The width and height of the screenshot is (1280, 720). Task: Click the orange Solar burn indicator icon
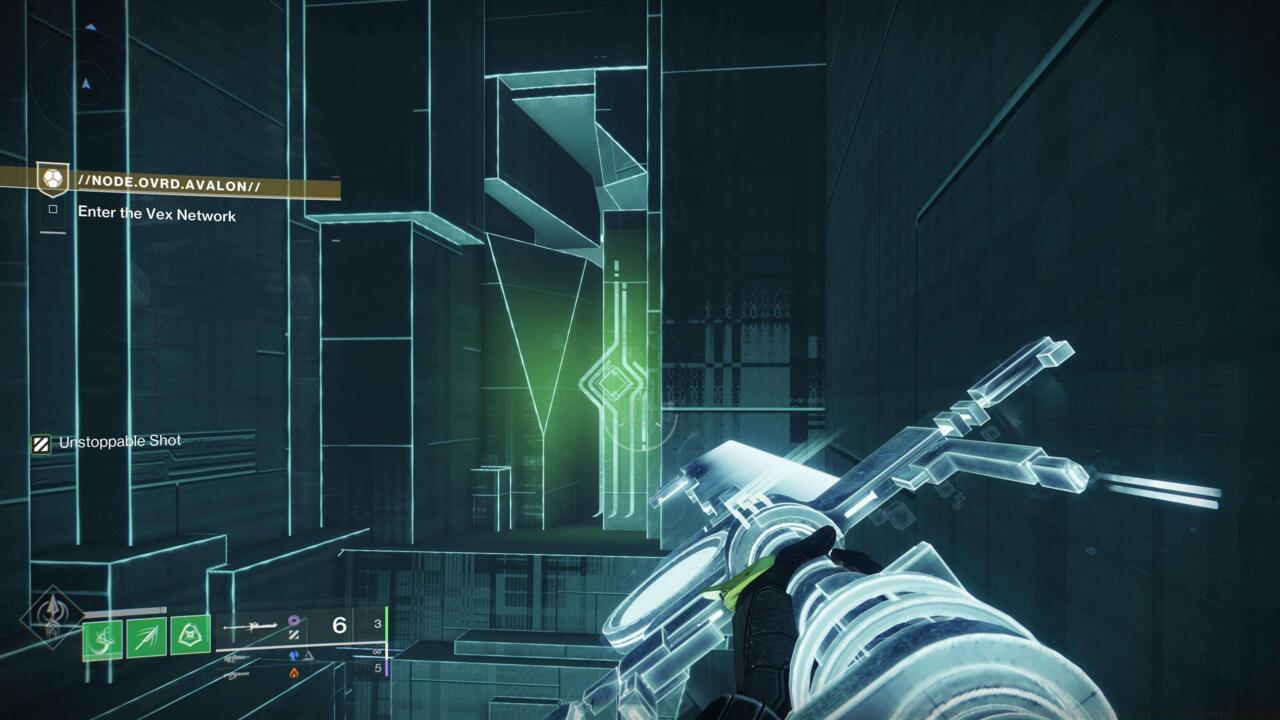coord(295,673)
